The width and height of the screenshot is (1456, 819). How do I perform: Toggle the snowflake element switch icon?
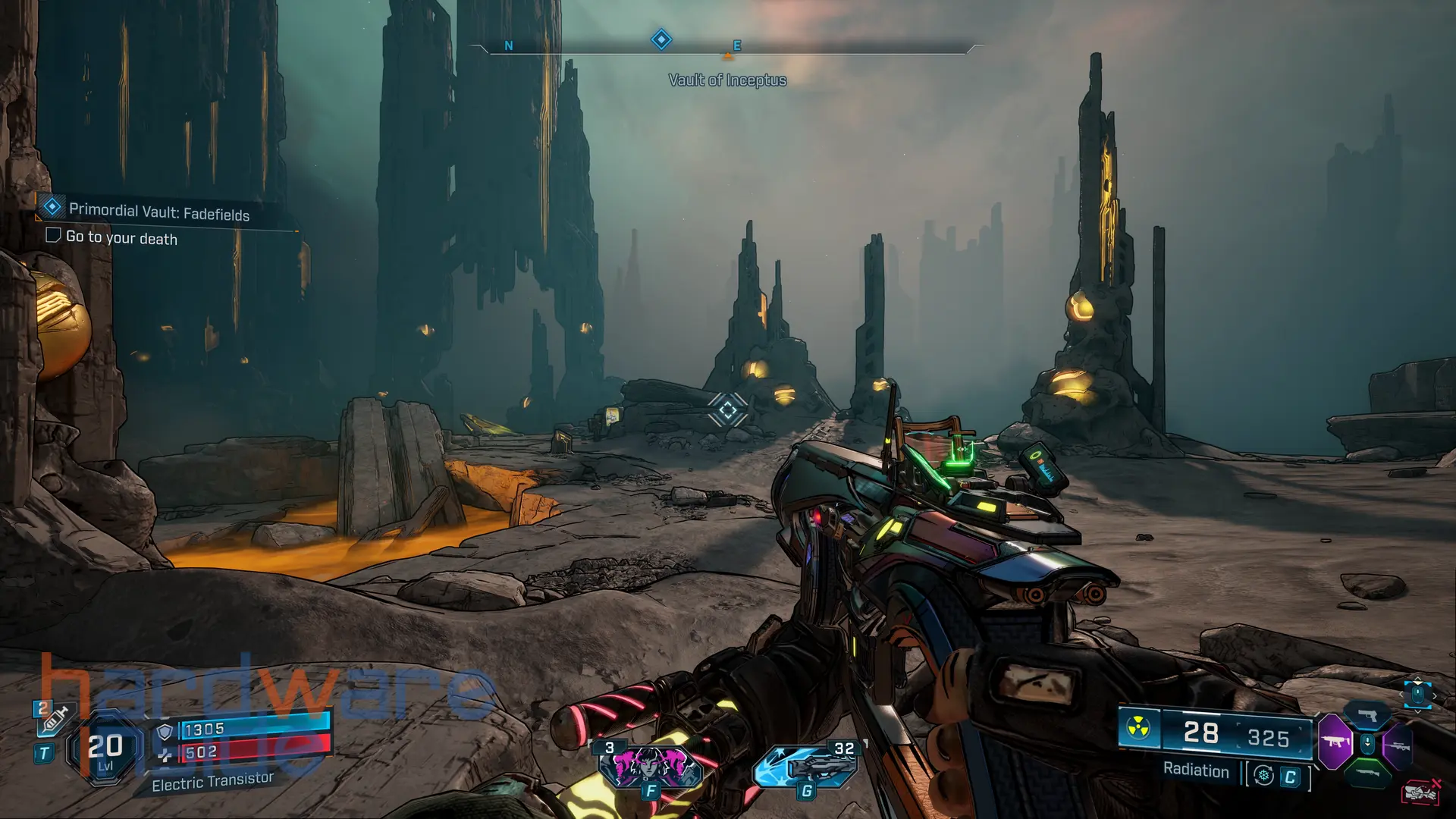1263,775
